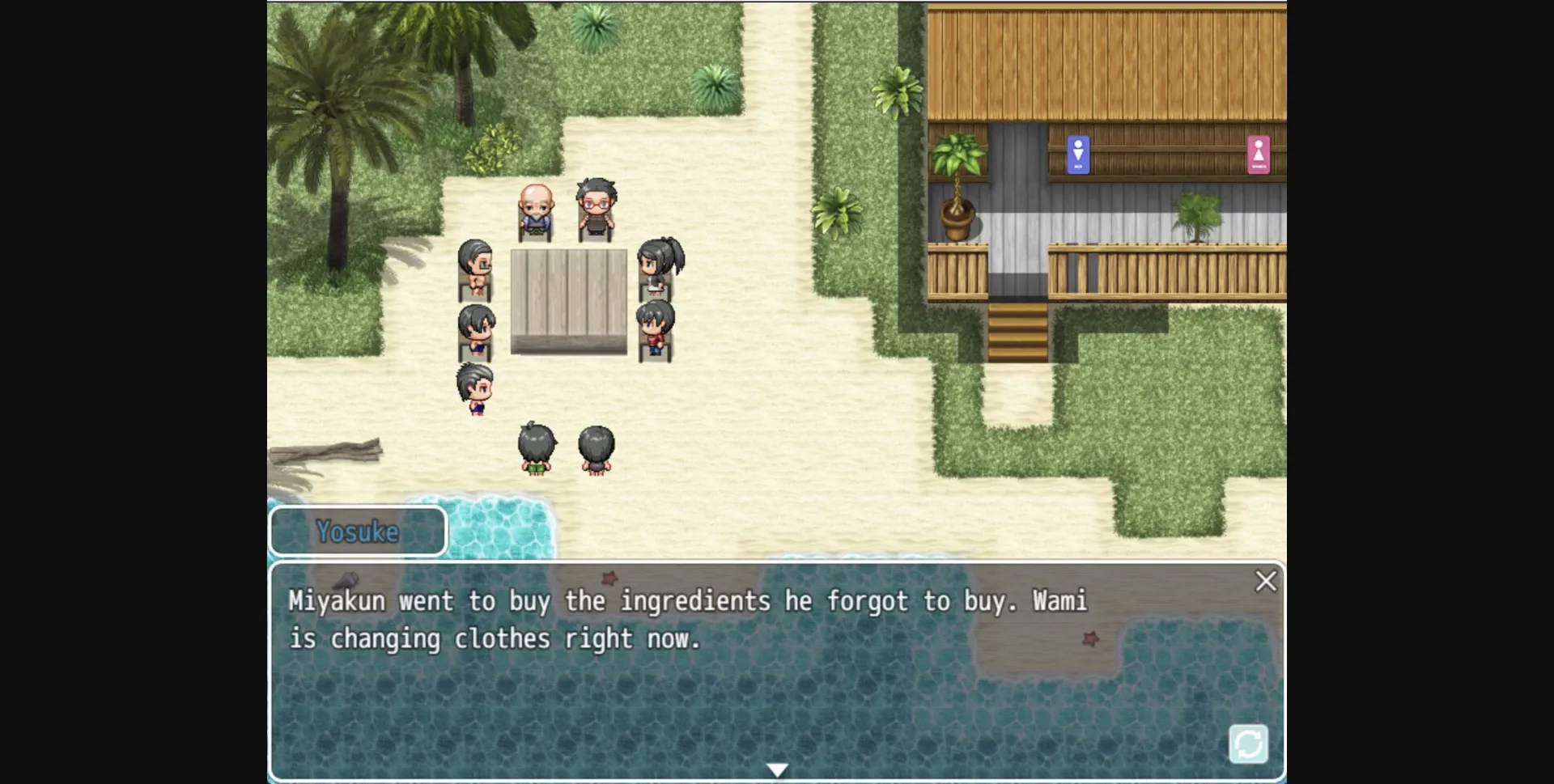Image resolution: width=1554 pixels, height=784 pixels.
Task: Select the boy standing below the table
Action: click(473, 388)
